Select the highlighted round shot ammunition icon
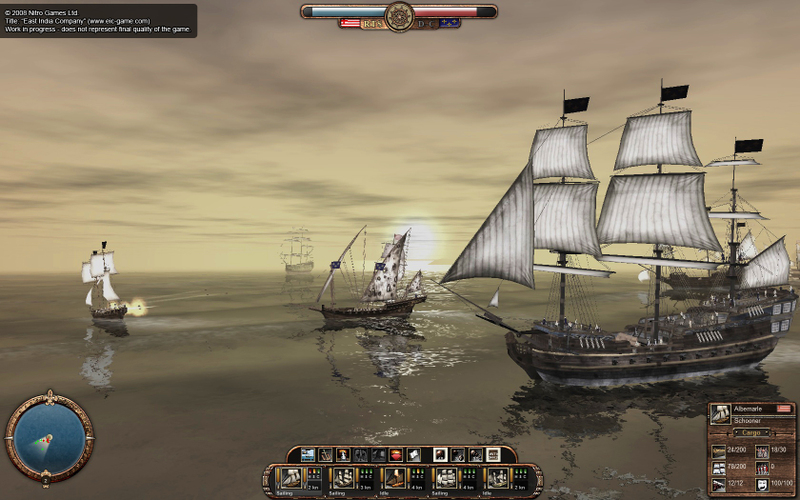This screenshot has width=800, height=500. click(x=441, y=455)
